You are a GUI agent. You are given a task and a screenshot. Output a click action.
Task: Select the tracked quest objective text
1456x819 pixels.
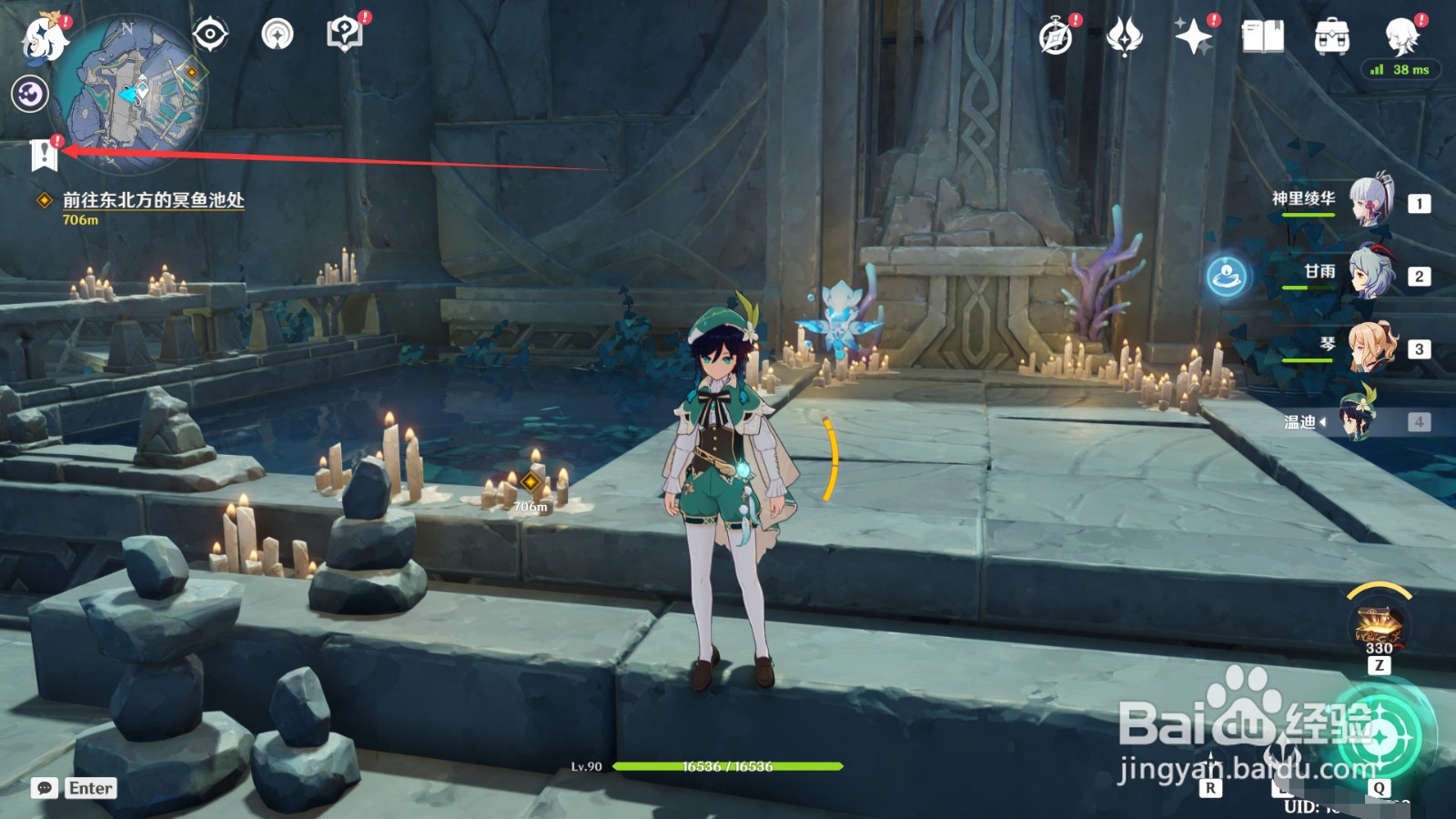click(153, 200)
